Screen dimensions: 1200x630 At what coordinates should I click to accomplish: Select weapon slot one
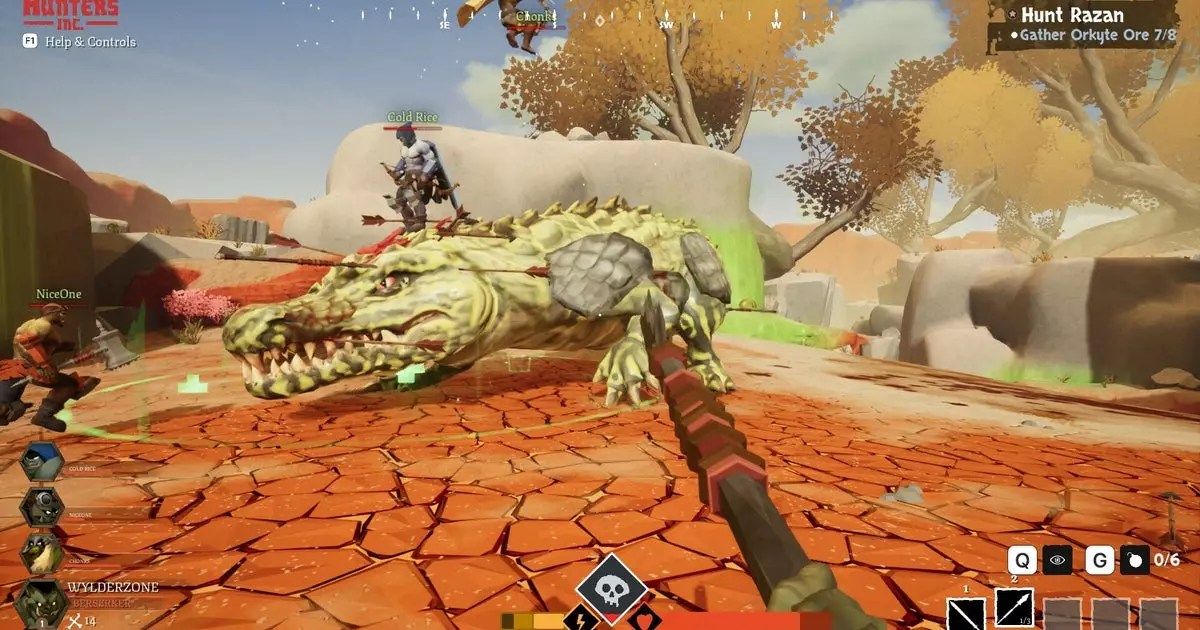coord(966,612)
